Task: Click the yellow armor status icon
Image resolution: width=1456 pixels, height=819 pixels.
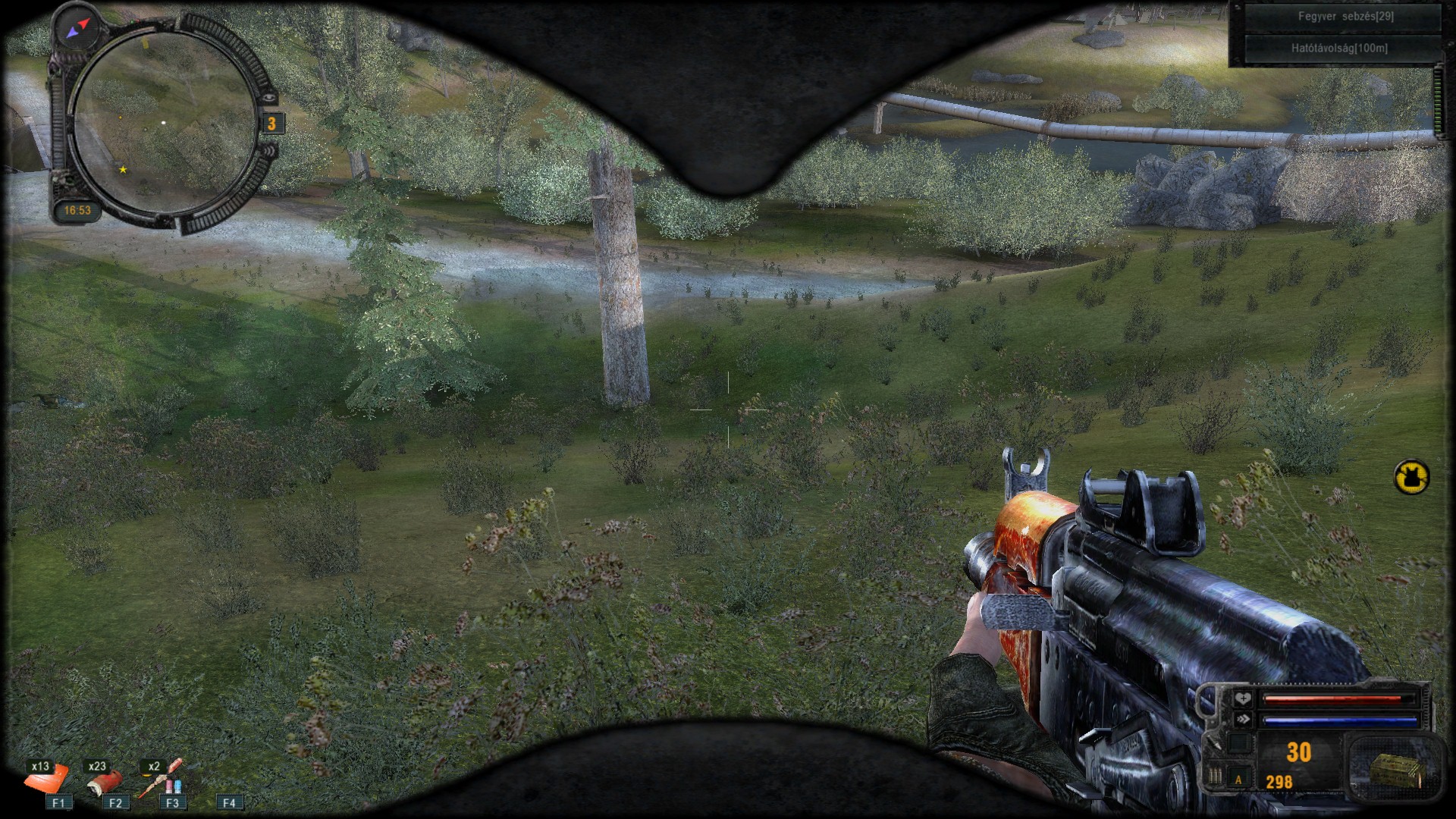Action: tap(1411, 477)
